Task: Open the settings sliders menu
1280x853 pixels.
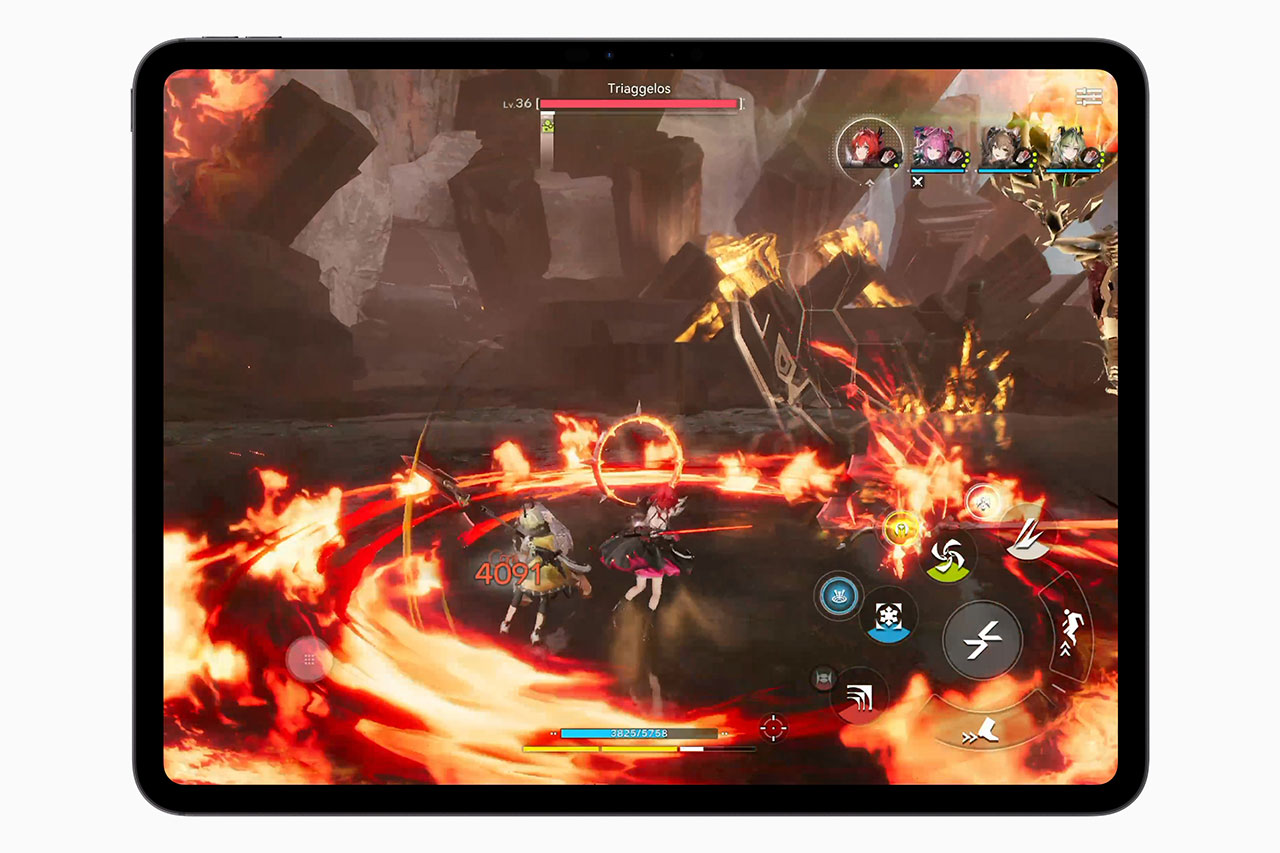Action: (x=1088, y=97)
